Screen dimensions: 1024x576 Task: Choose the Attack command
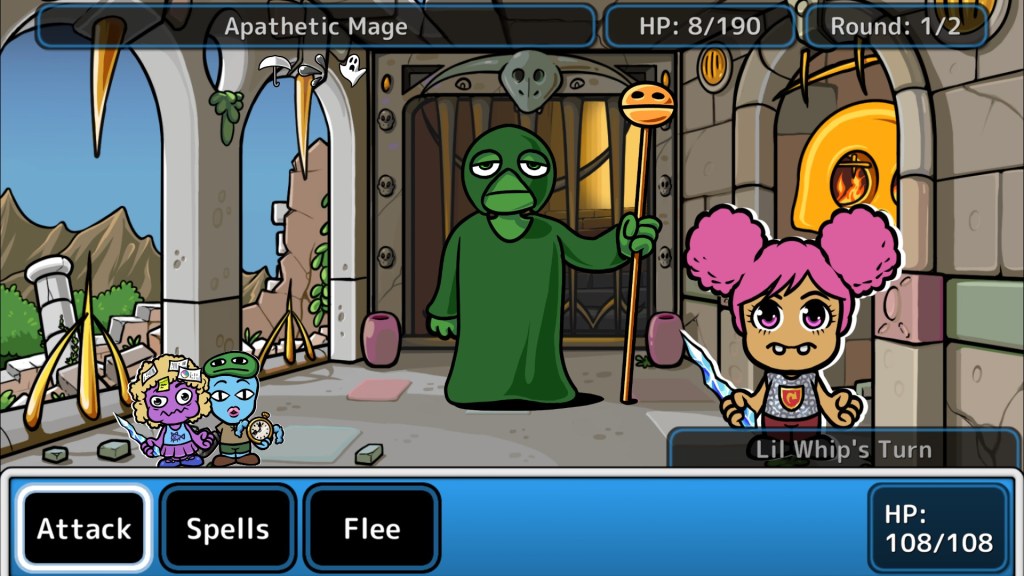coord(84,528)
